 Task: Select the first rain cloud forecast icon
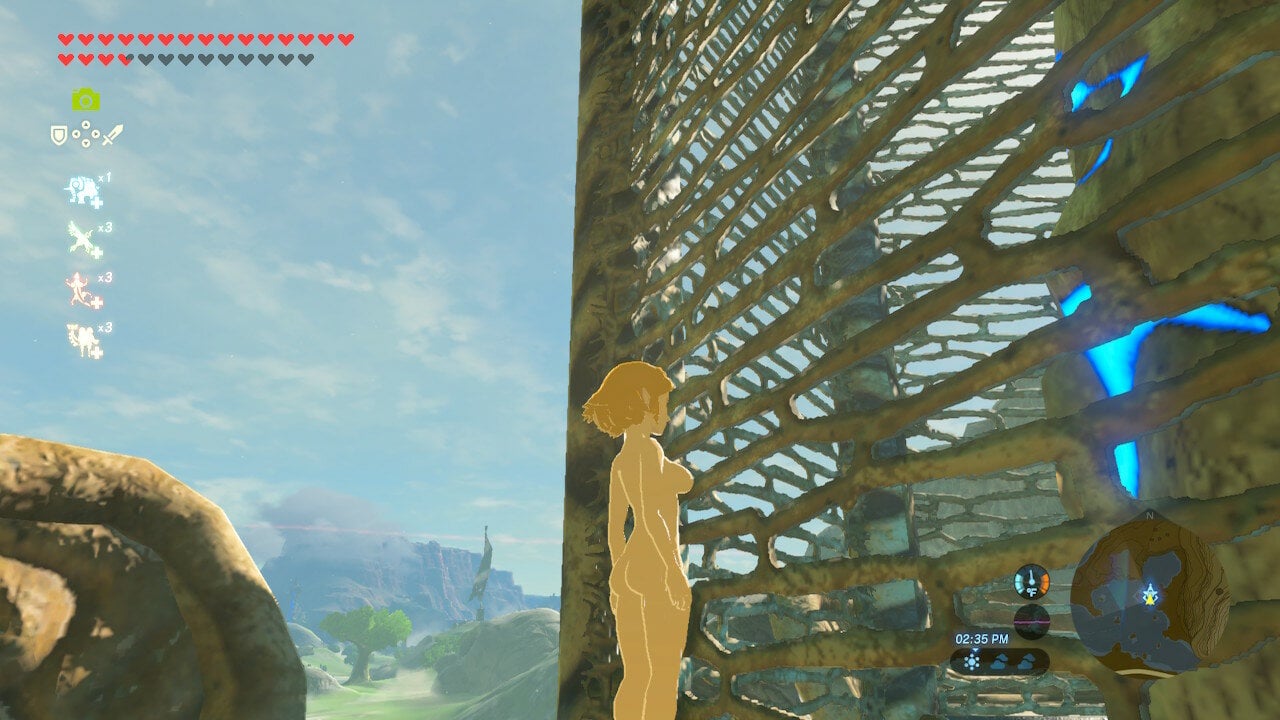pos(1000,661)
